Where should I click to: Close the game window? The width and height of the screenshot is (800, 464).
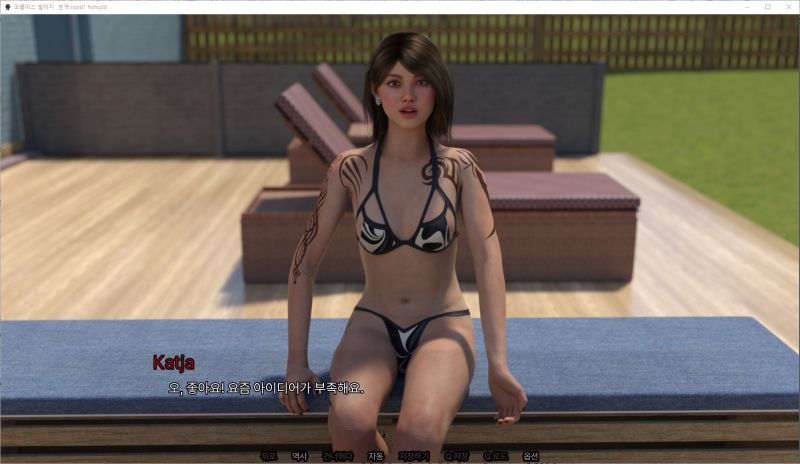787,7
